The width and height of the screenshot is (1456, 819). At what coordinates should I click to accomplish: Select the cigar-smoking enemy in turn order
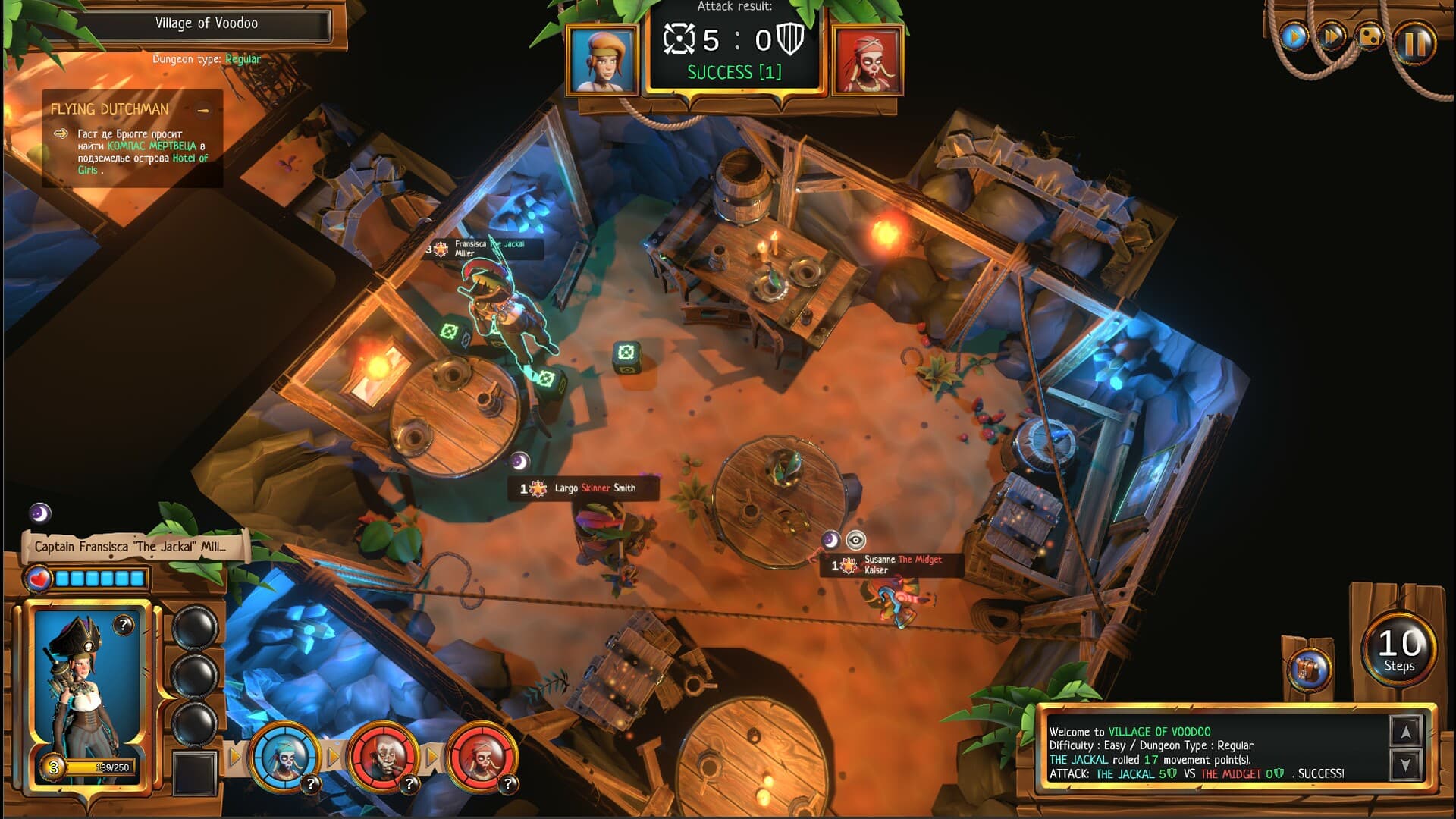(x=383, y=755)
